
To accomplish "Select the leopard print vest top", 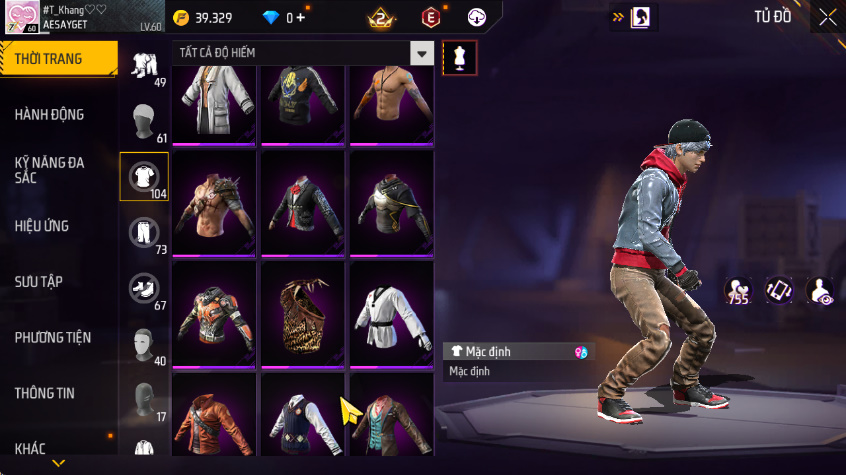I will 303,313.
